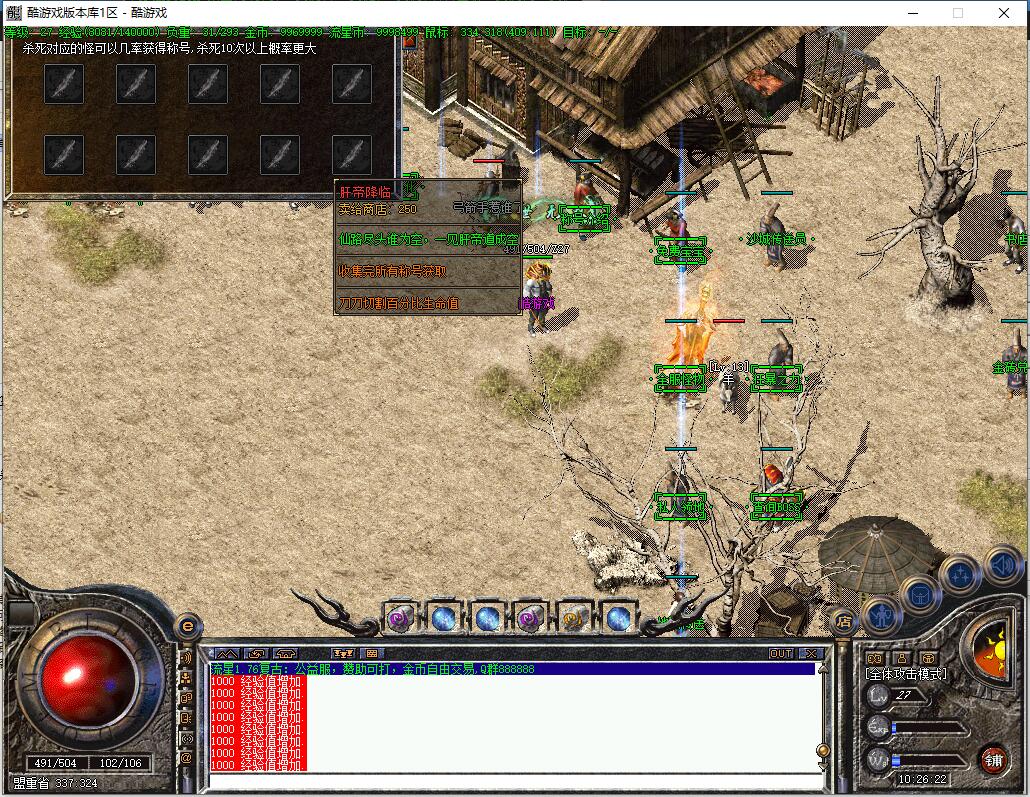
Task: Focus the chat text input field
Action: [x=510, y=780]
